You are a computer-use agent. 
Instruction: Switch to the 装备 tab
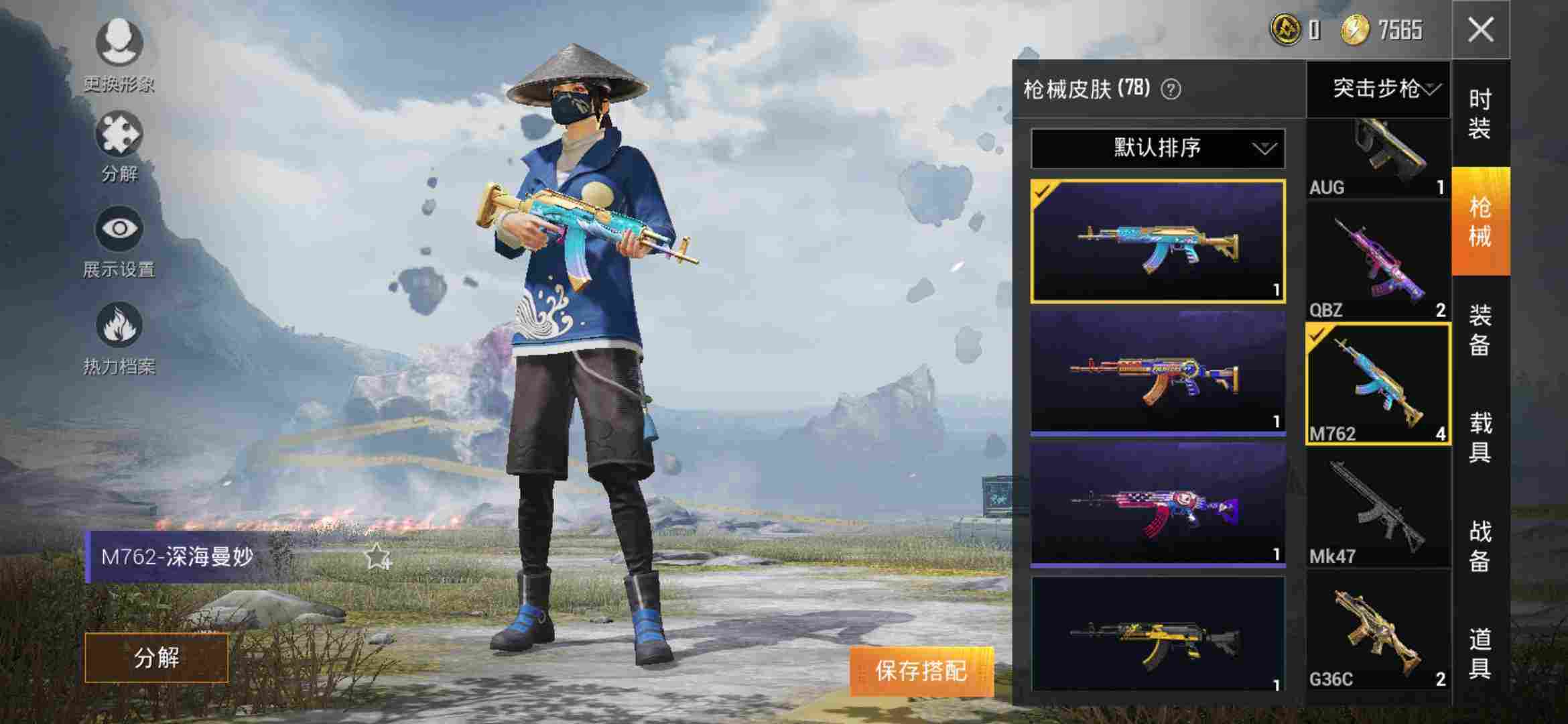1480,330
